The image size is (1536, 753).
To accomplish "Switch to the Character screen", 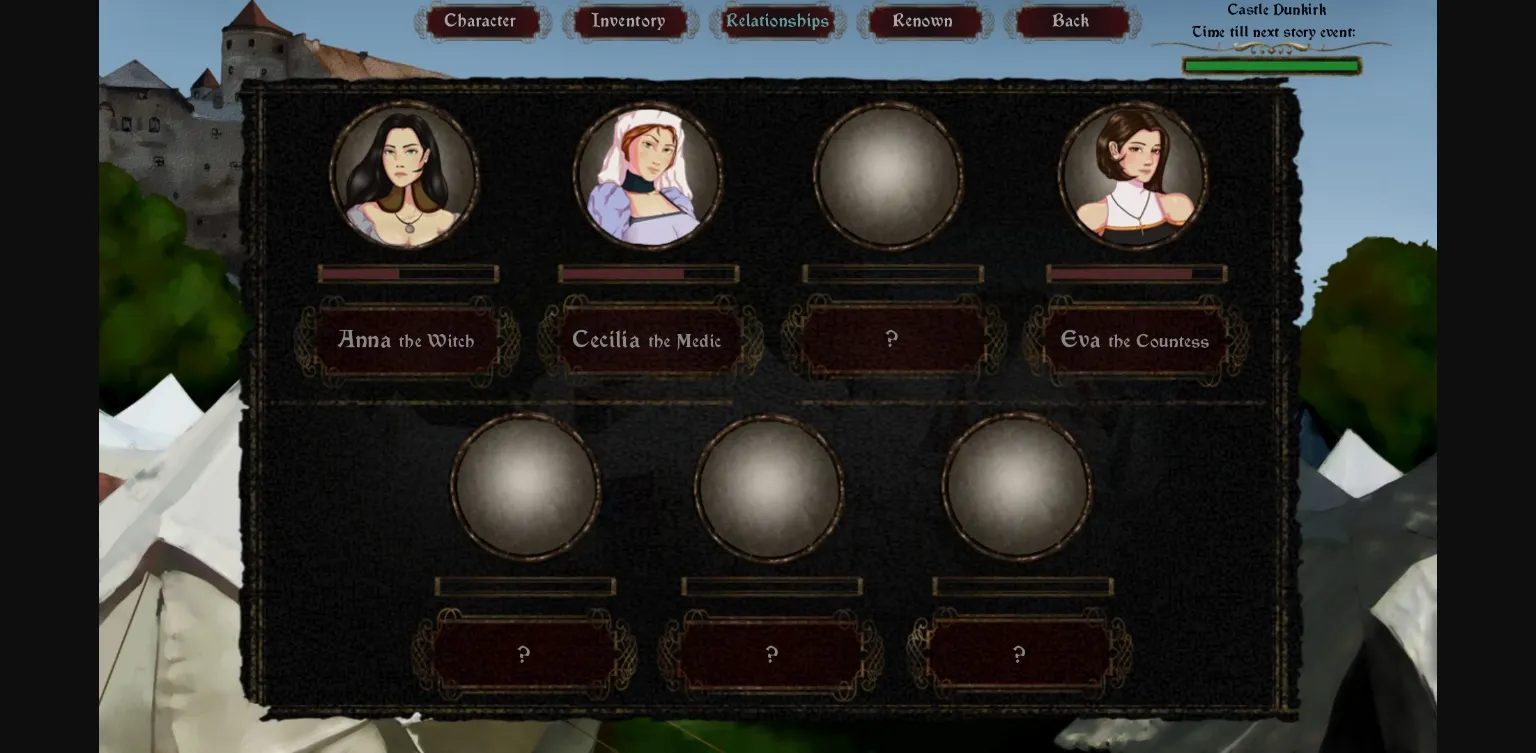I will tap(481, 20).
